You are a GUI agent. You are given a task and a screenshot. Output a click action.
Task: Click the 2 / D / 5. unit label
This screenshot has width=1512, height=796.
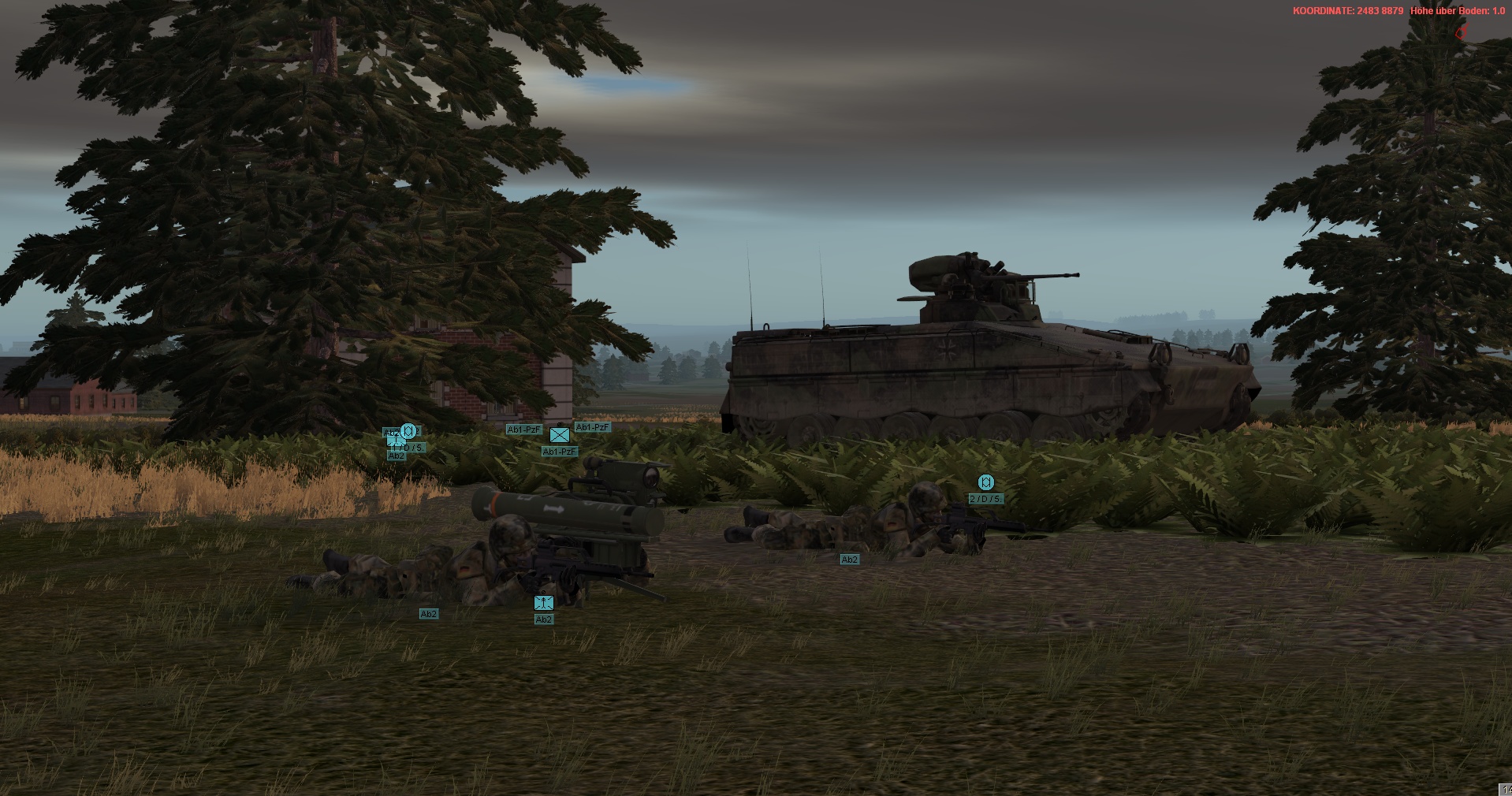pyautogui.click(x=986, y=499)
